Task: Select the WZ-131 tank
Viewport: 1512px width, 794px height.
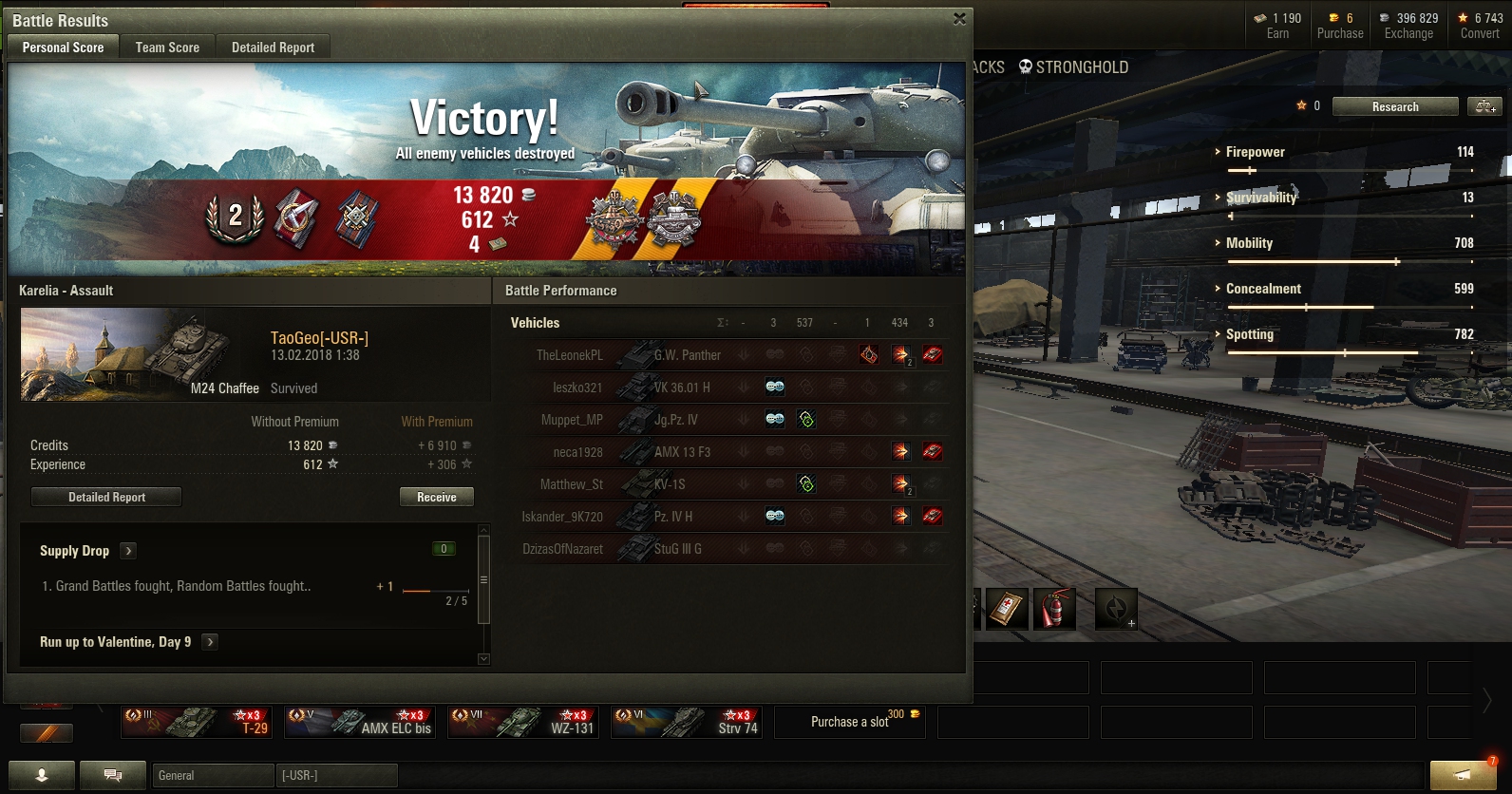Action: pyautogui.click(x=523, y=722)
